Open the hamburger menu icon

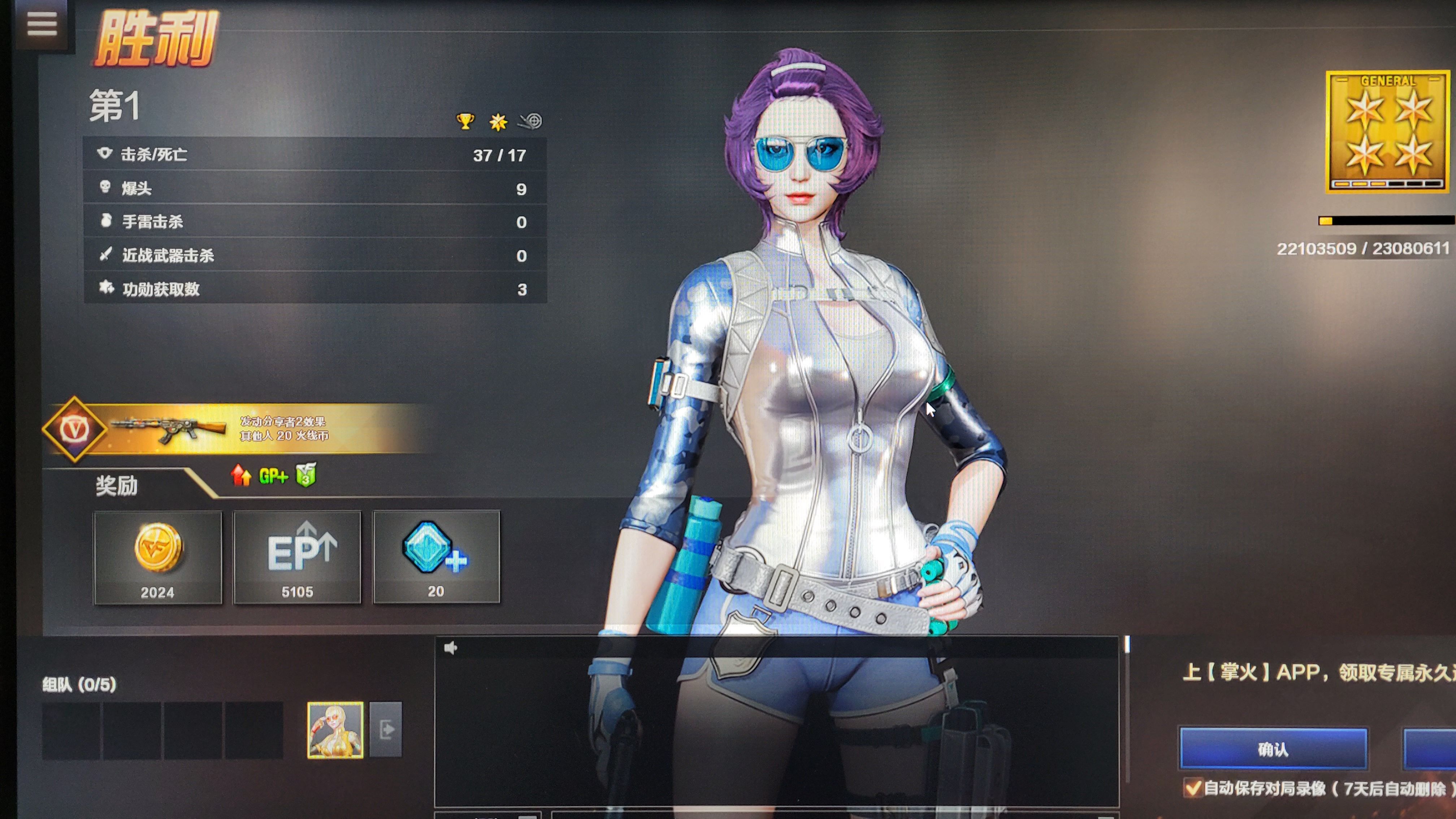(42, 24)
